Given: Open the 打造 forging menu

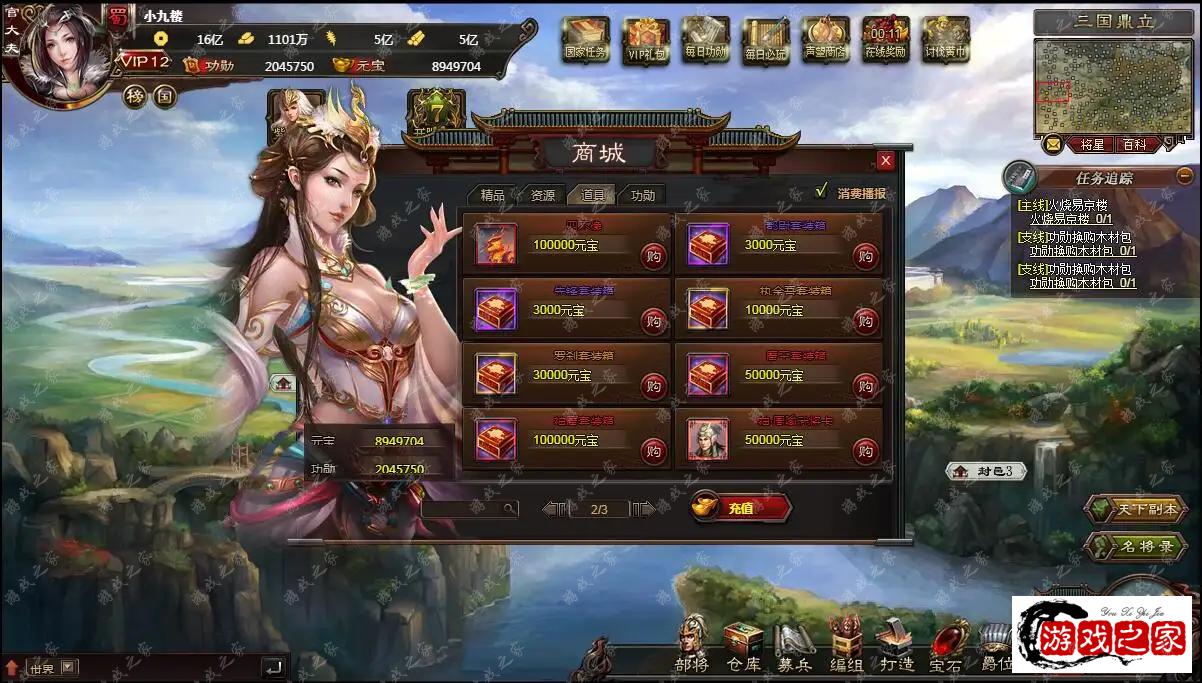Looking at the screenshot, I should tap(894, 643).
